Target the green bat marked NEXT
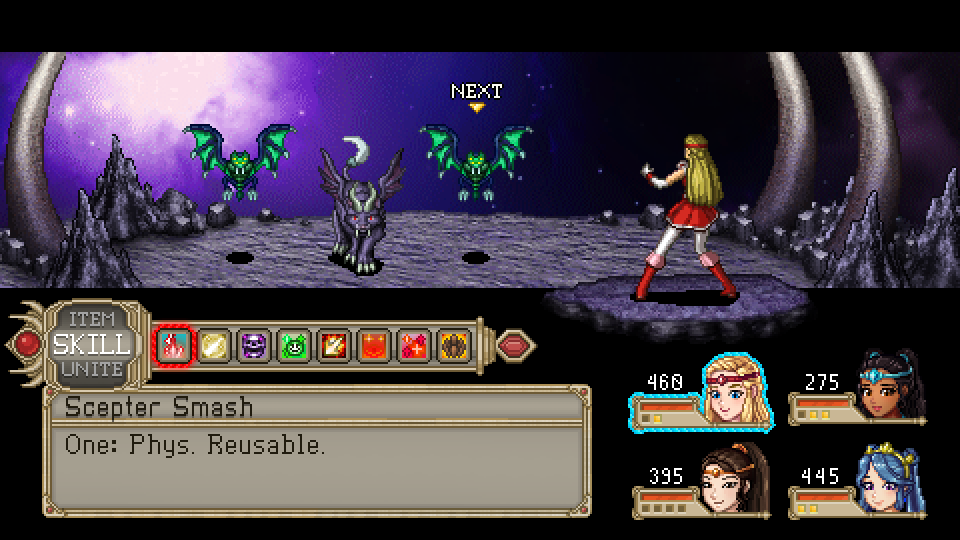Viewport: 960px width, 540px height. point(474,158)
